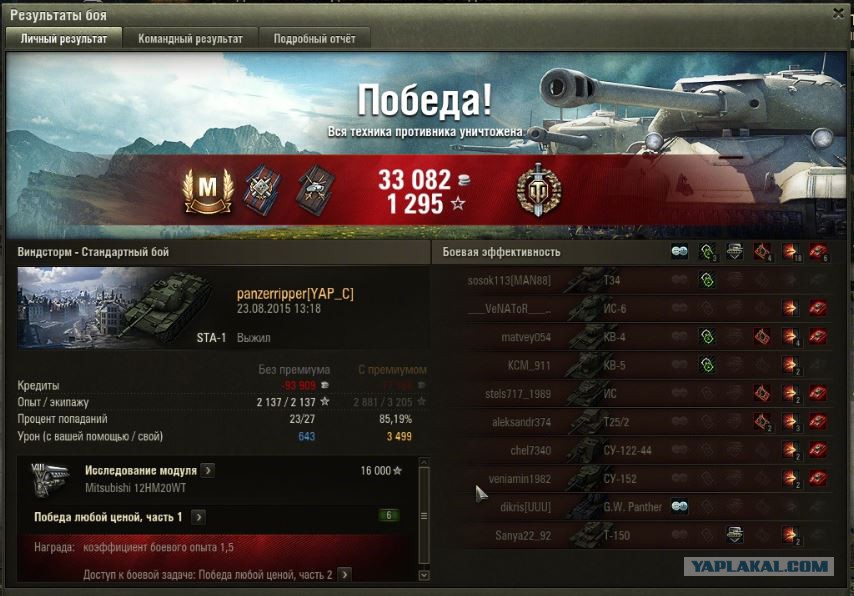Open details for Победа любой ценой, часть 1

[x=198, y=517]
